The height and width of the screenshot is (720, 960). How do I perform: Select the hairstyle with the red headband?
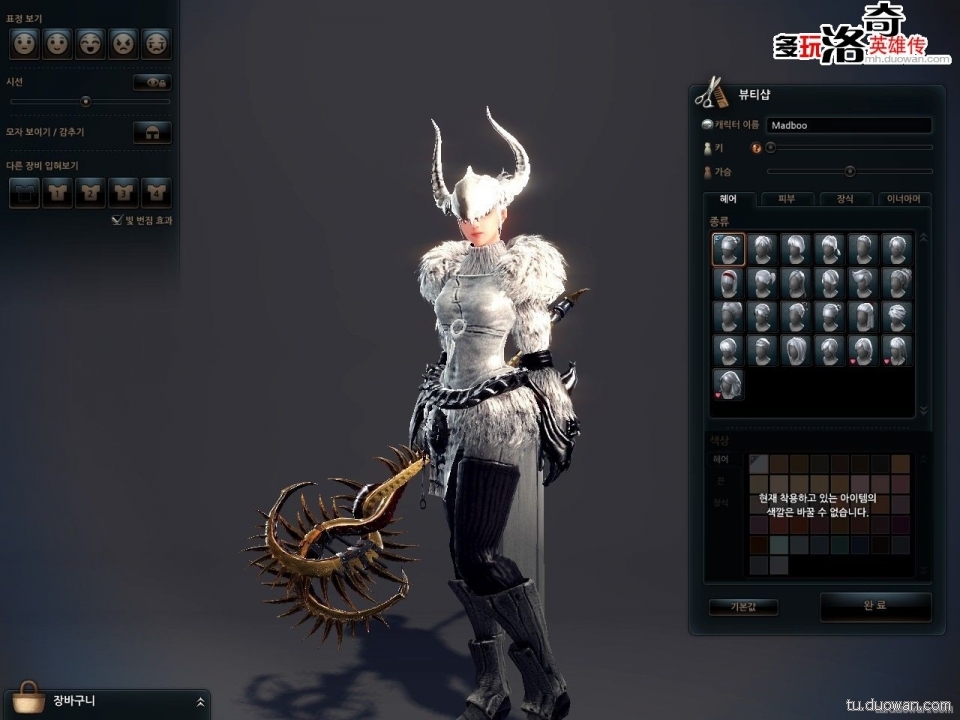click(728, 283)
